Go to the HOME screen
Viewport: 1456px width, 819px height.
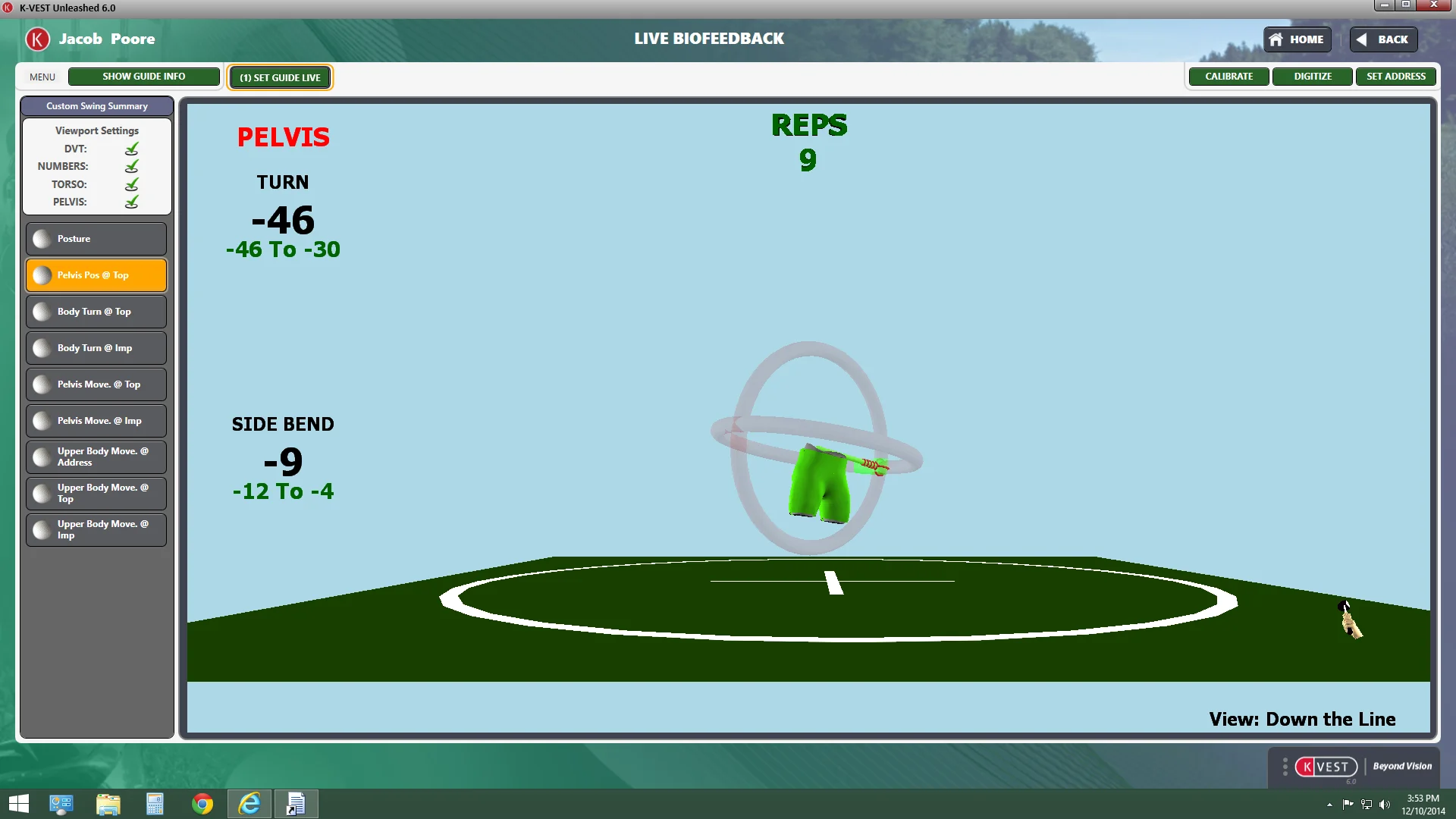(x=1297, y=39)
